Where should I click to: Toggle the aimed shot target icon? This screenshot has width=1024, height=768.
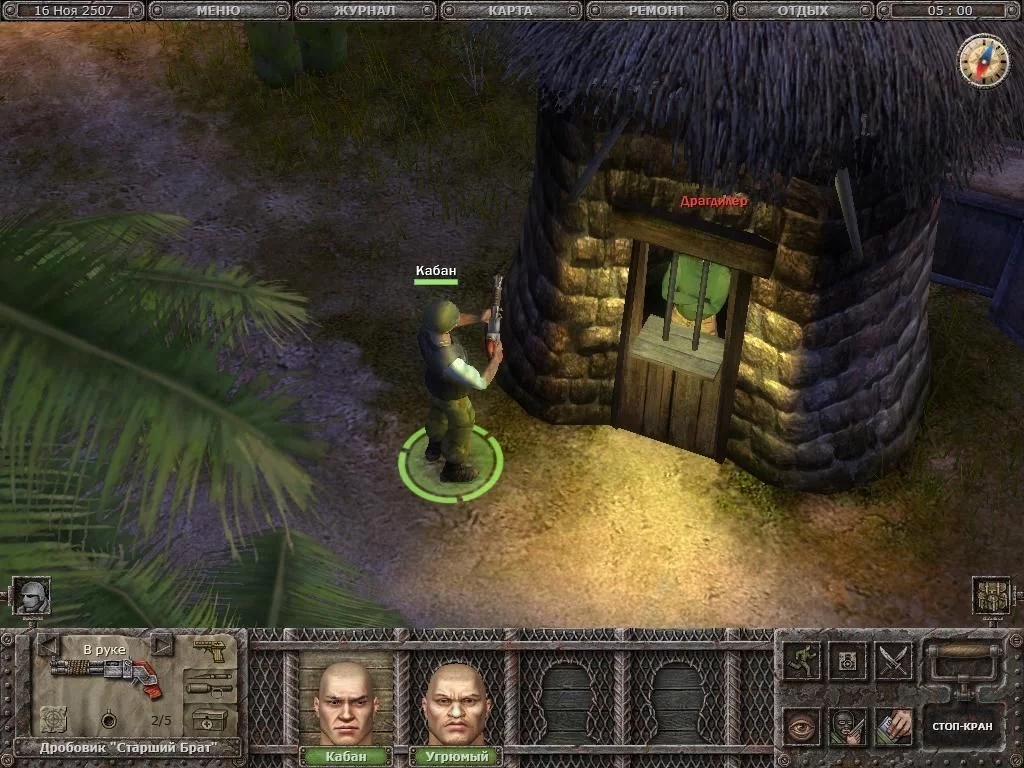tap(53, 718)
